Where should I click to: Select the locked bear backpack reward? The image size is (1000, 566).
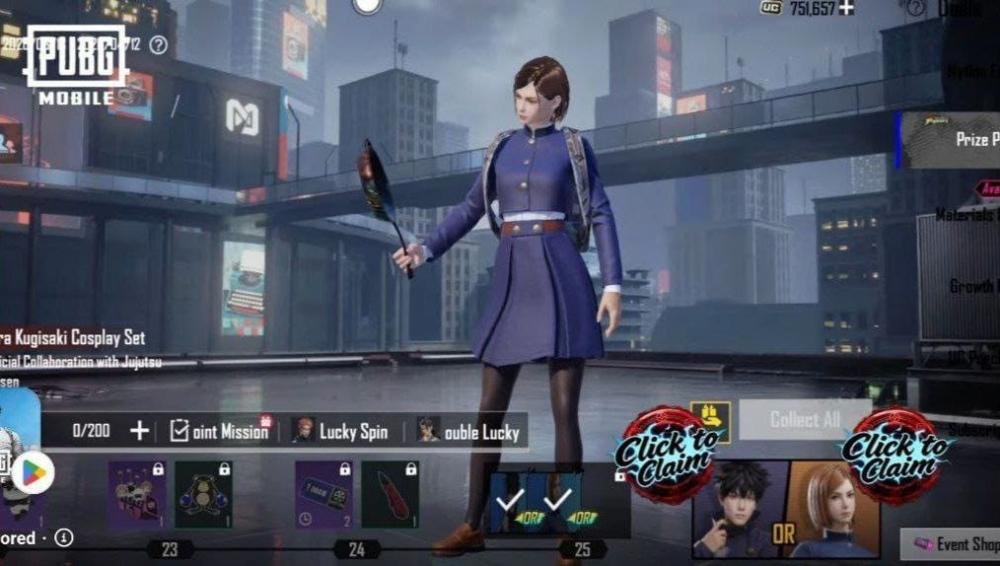pos(203,494)
